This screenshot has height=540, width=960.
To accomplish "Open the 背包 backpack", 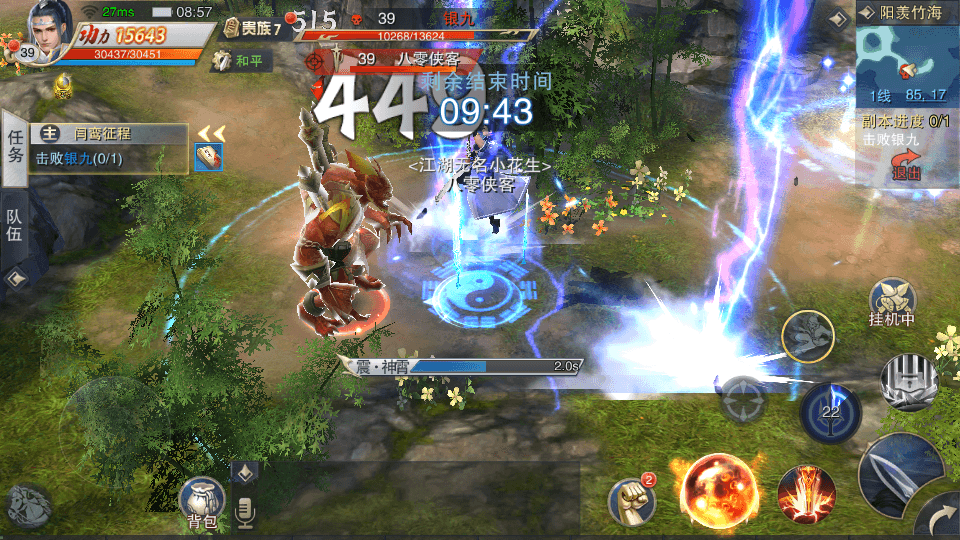I will click(201, 501).
